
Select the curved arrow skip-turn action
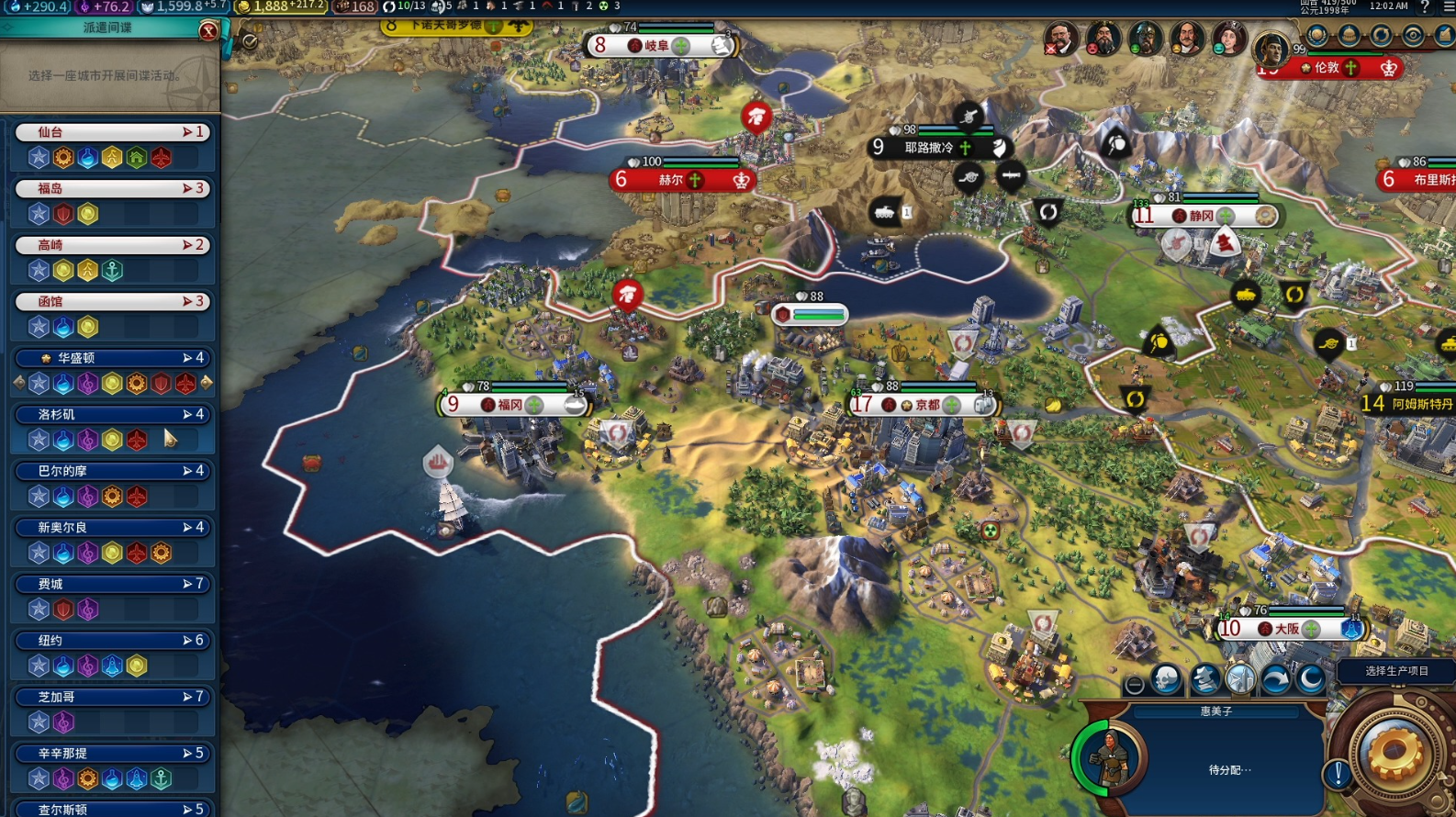[1275, 680]
